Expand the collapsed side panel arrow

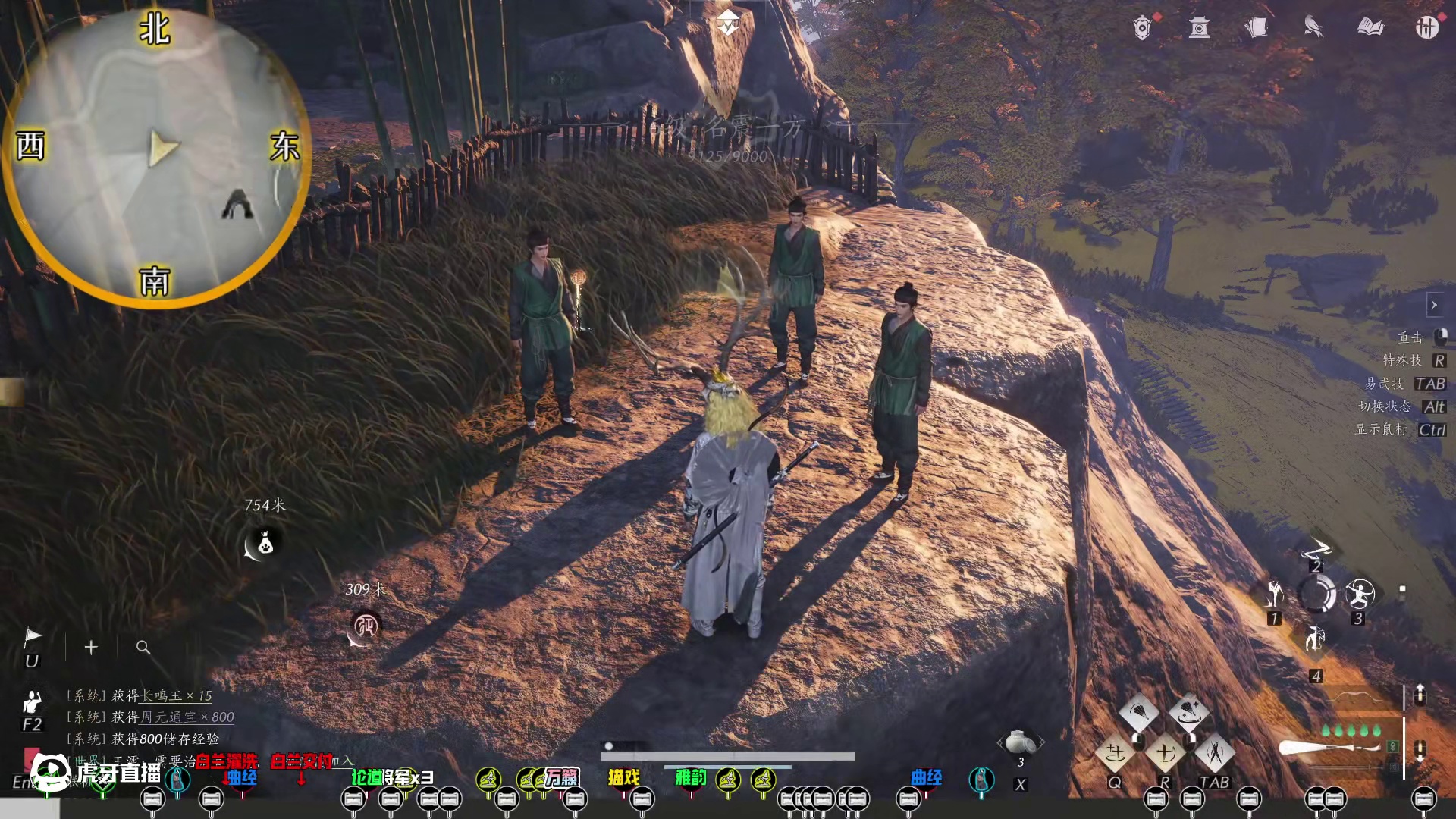point(1433,305)
